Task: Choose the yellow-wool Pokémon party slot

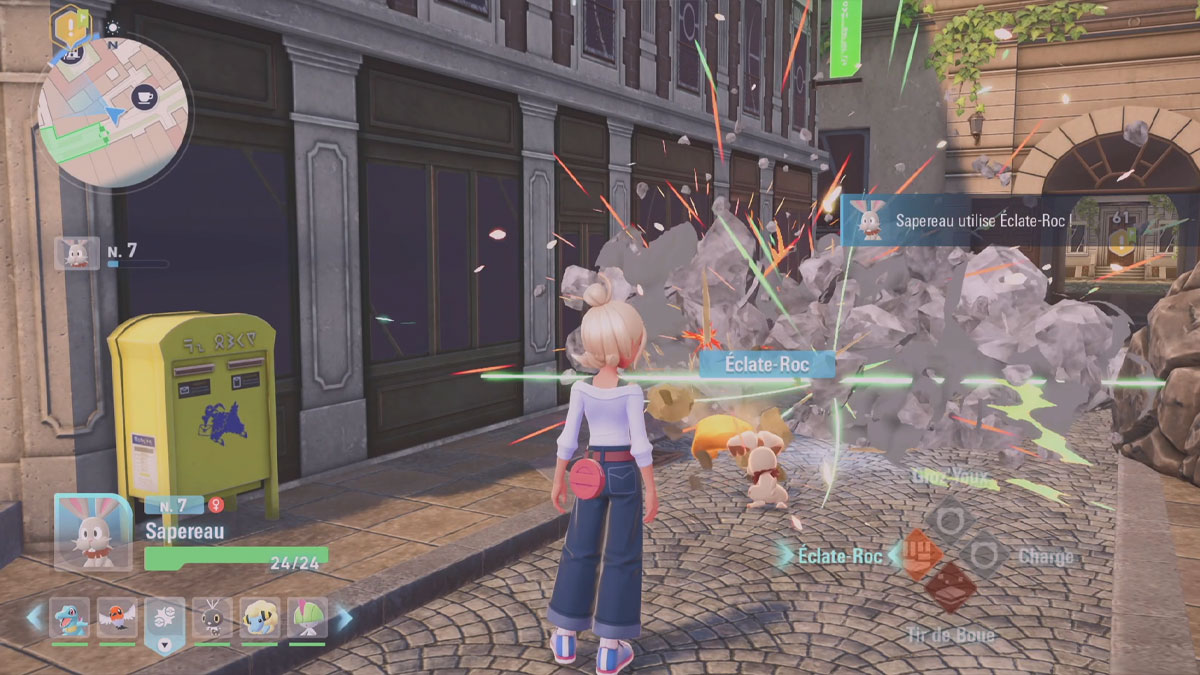Action: point(260,617)
